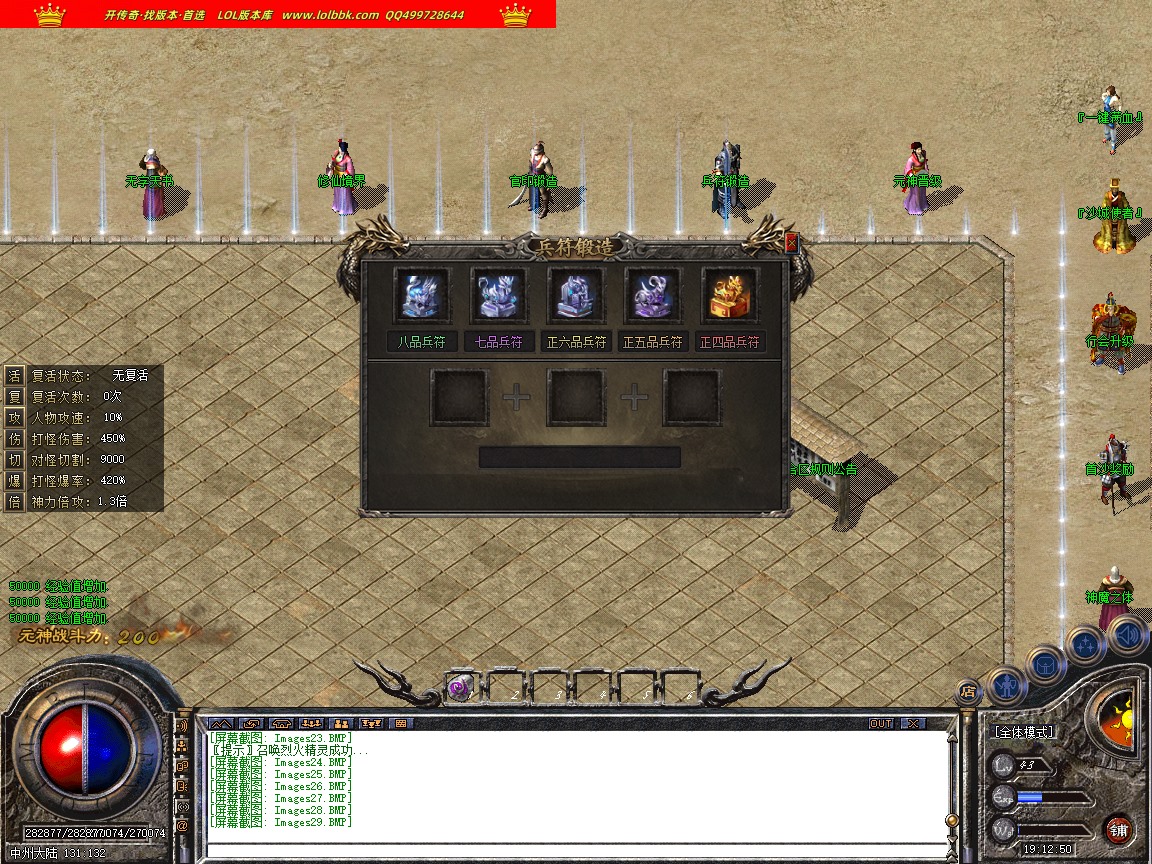Click the 八品 talisman statue icon
Screen dimensions: 1152x864
click(421, 296)
